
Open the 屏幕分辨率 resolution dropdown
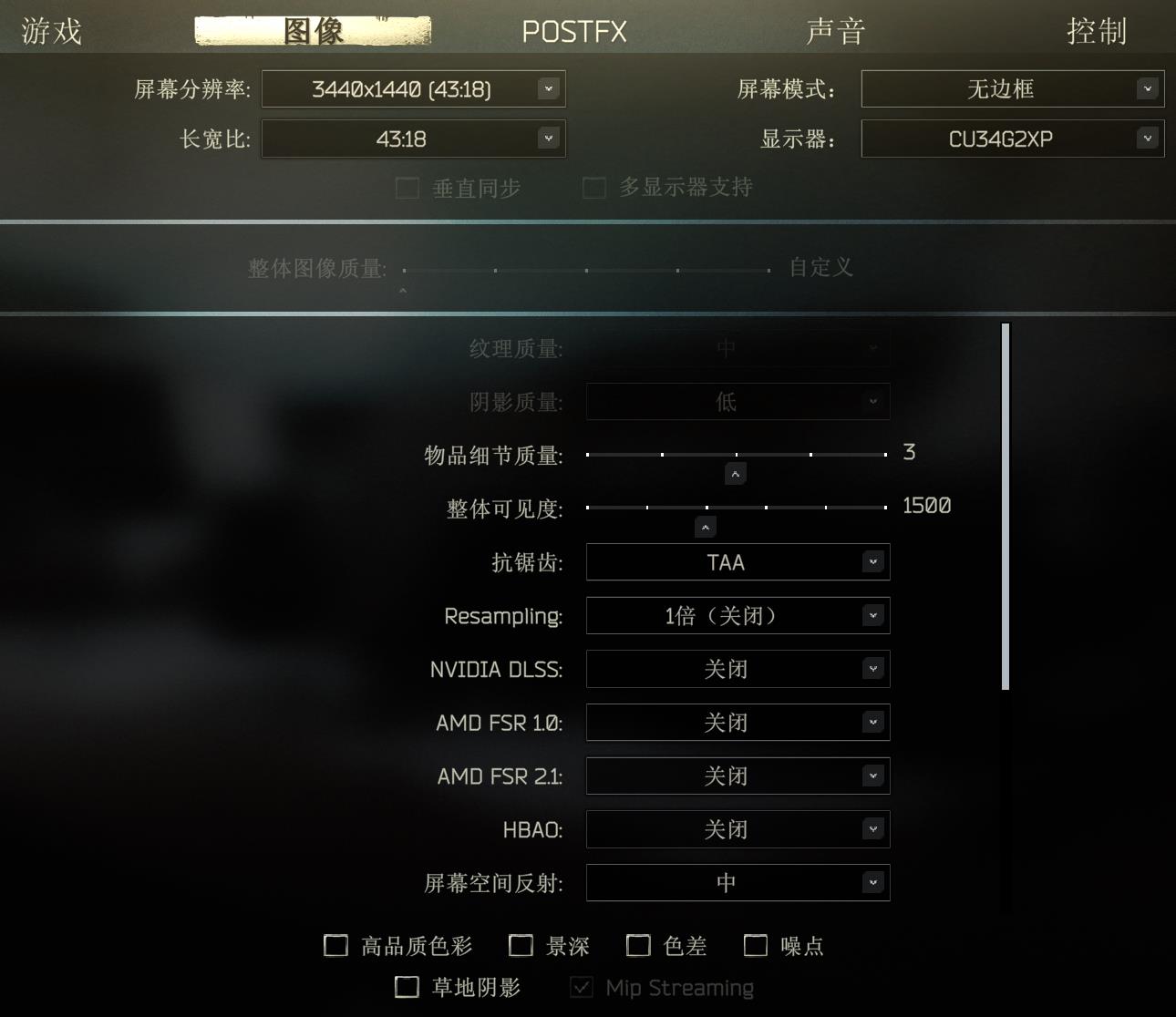pyautogui.click(x=413, y=88)
